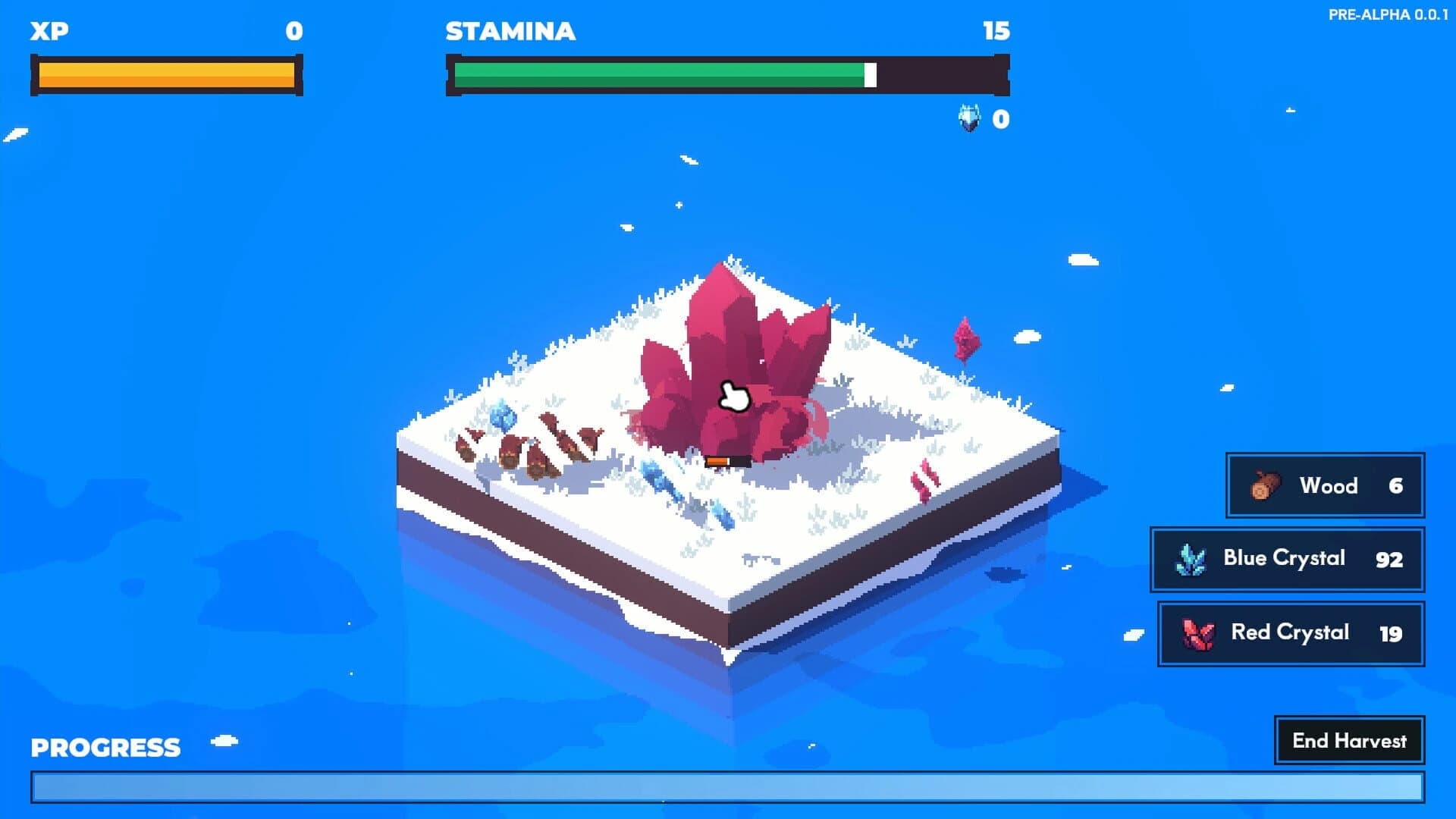Click the wood log icon in the Wood counter

point(1265,486)
